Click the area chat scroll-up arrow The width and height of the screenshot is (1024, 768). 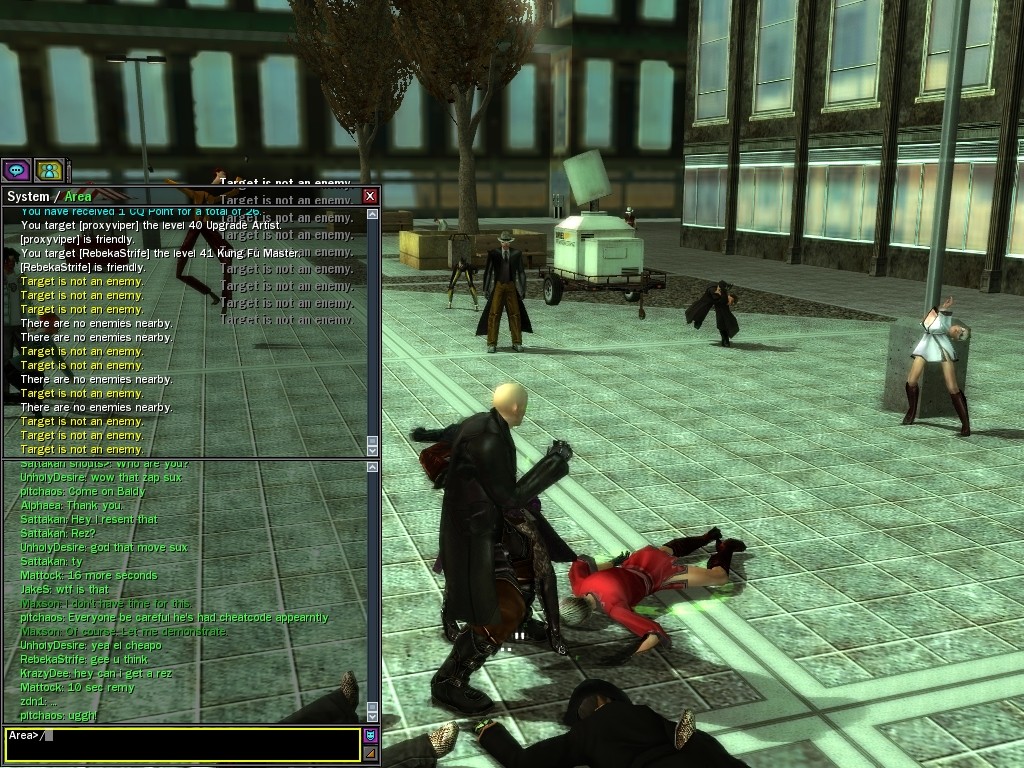point(373,467)
